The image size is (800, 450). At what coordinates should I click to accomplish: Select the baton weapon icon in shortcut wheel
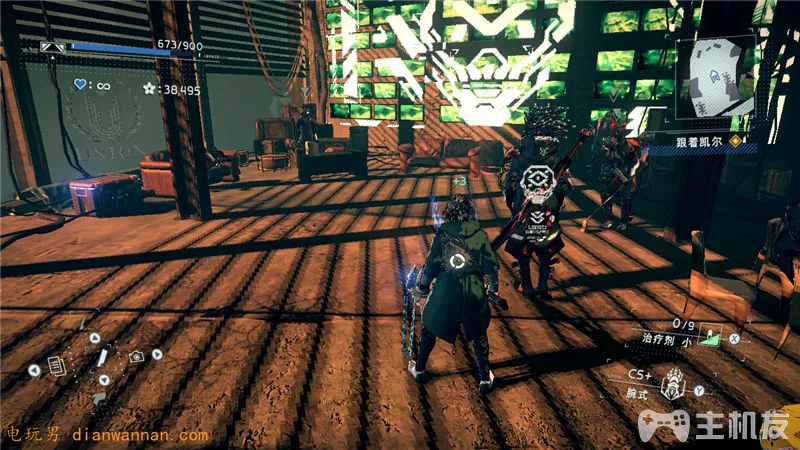click(x=101, y=356)
